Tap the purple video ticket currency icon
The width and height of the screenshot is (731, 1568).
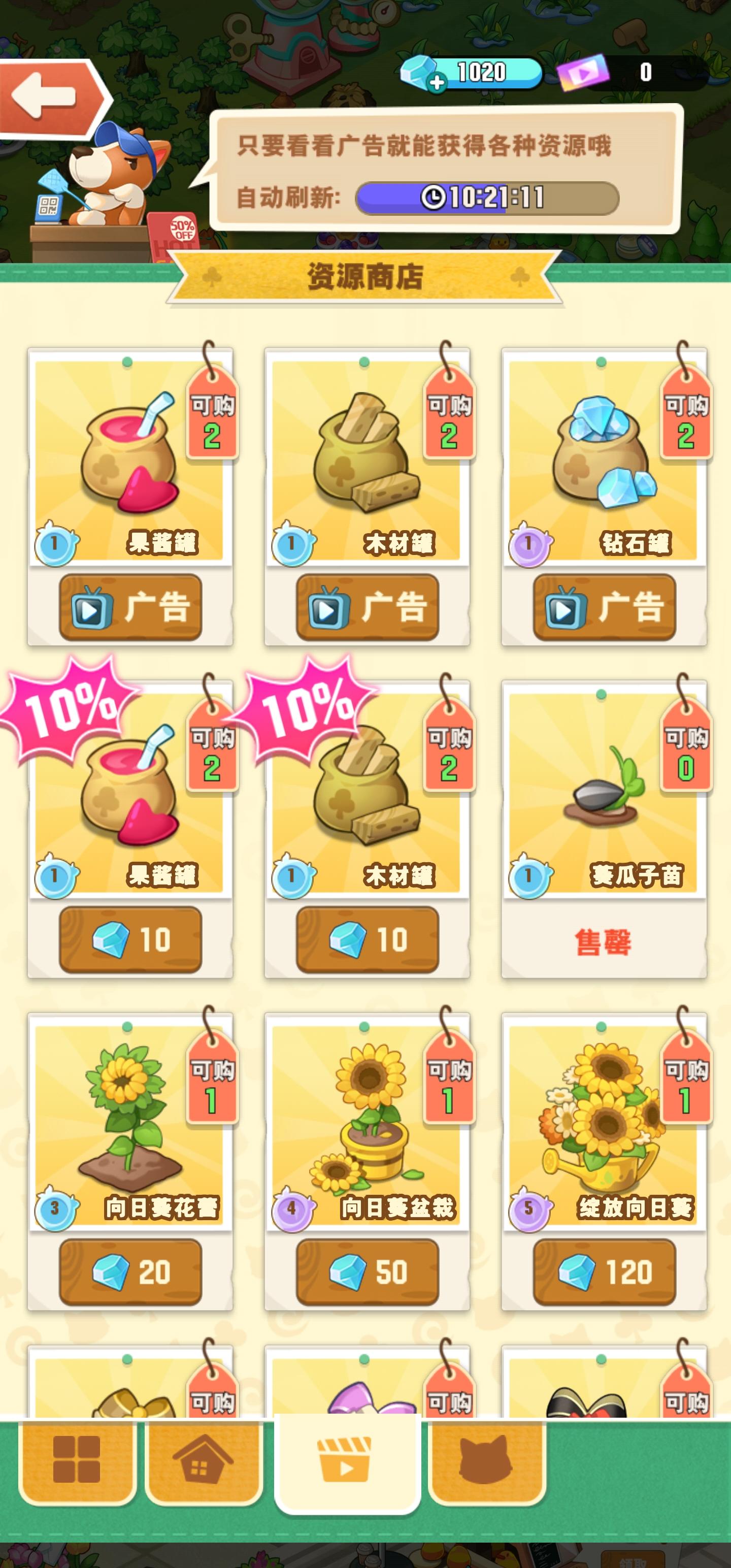click(584, 73)
